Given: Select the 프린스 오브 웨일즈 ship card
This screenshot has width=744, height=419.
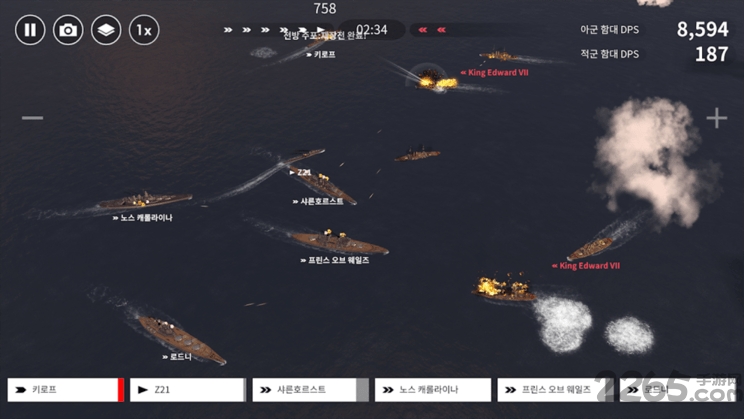Looking at the screenshot, I should coord(554,390).
